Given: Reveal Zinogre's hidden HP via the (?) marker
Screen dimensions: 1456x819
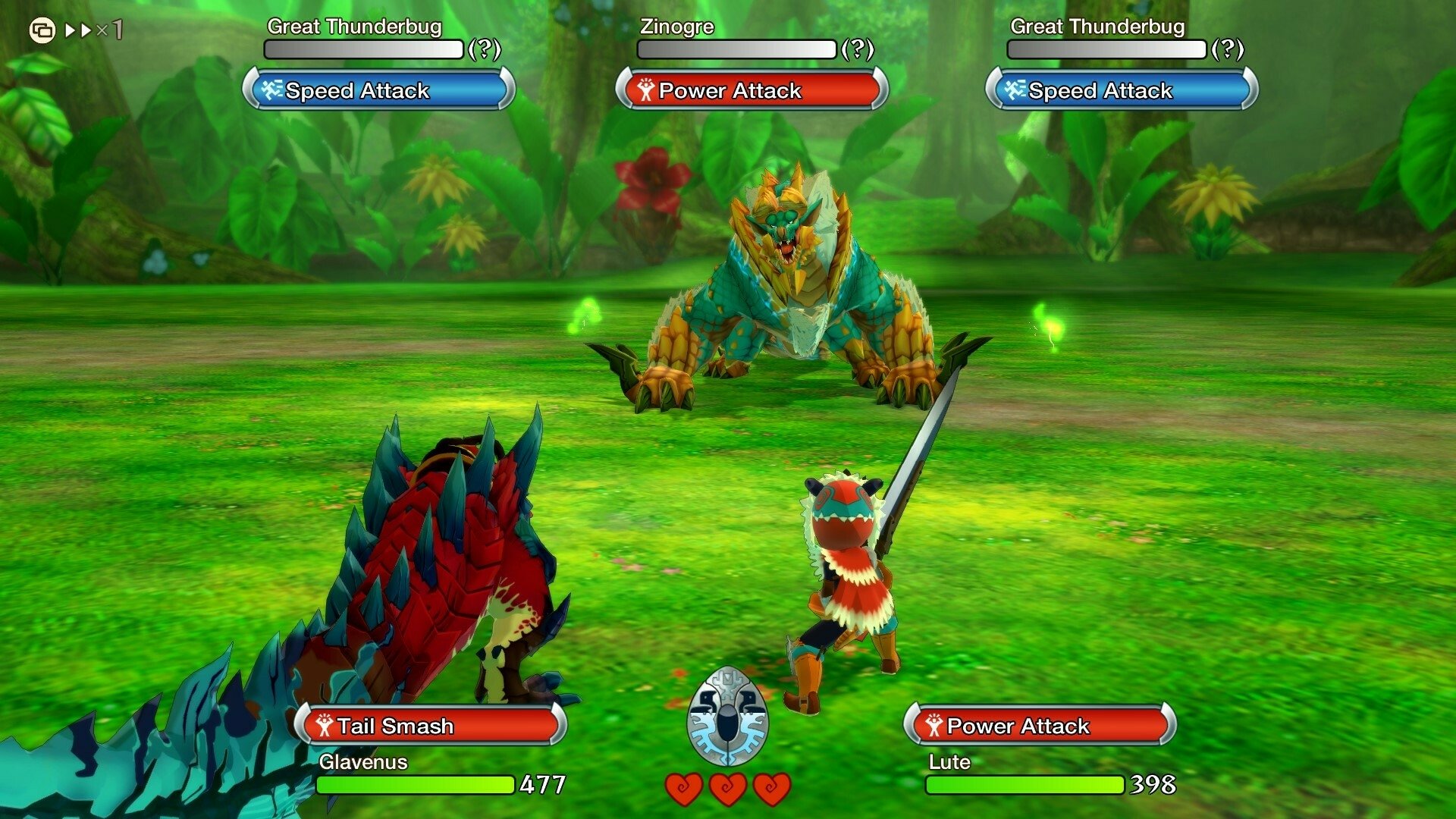Looking at the screenshot, I should pos(858,51).
